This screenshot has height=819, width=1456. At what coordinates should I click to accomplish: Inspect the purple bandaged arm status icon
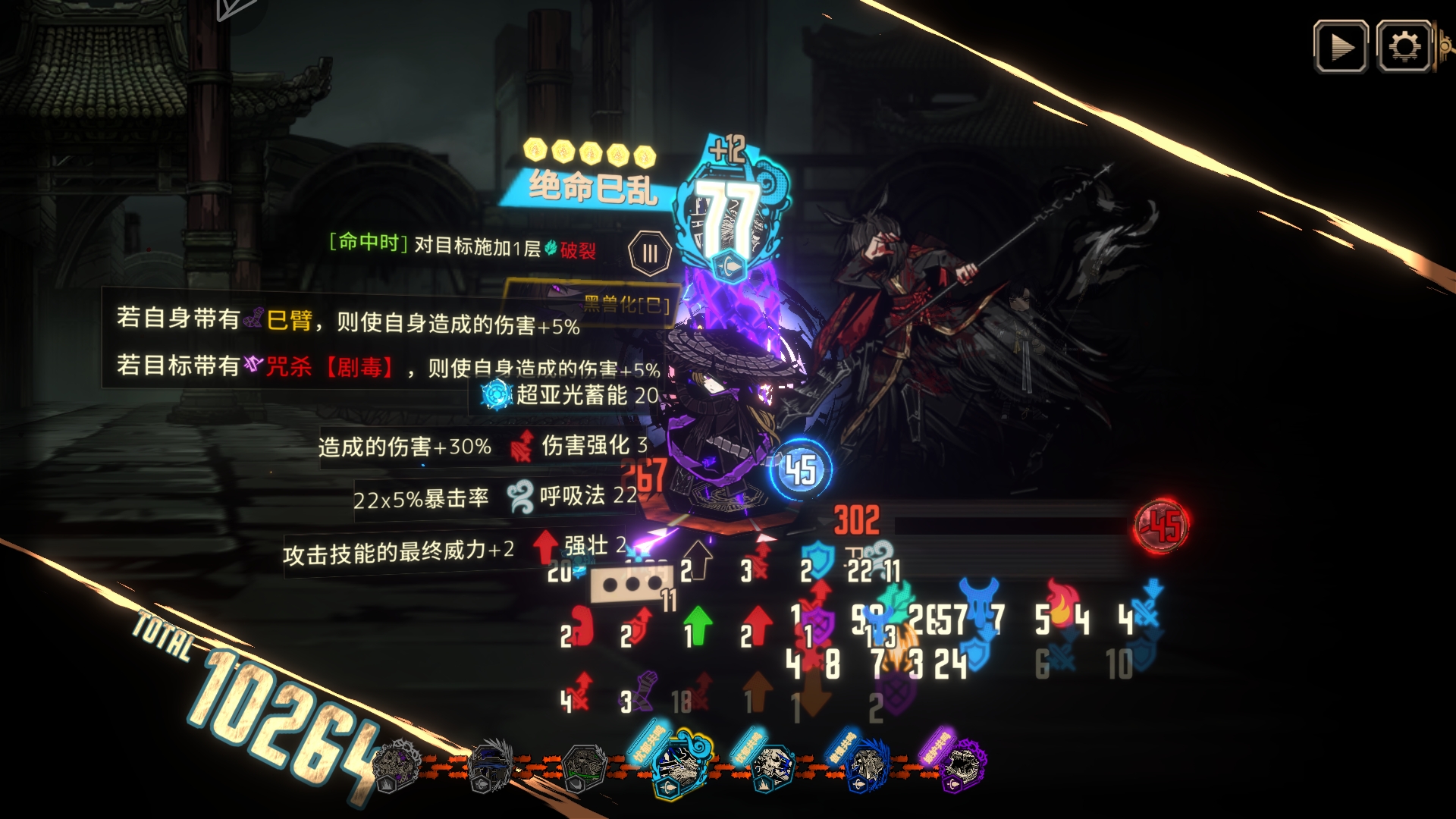(645, 691)
